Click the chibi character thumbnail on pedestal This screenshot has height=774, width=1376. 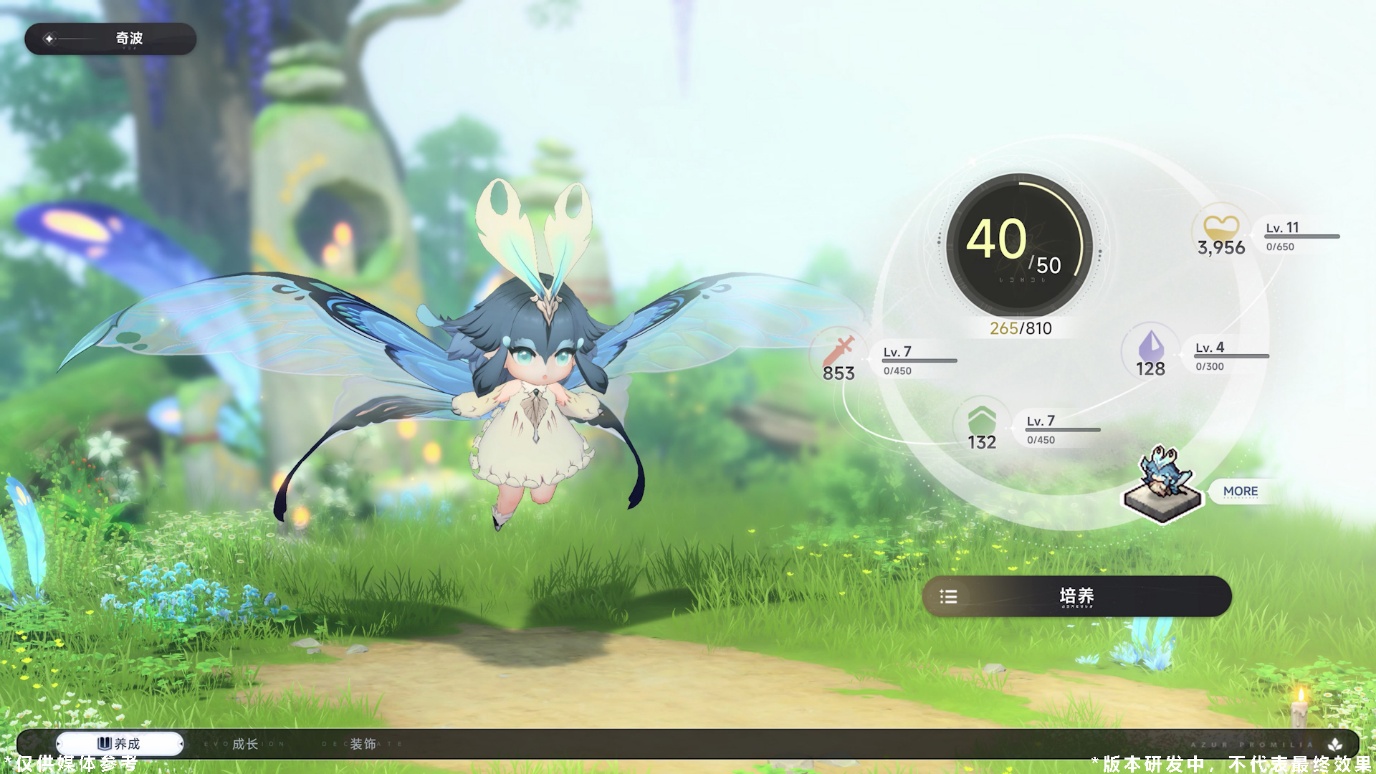click(x=1162, y=485)
